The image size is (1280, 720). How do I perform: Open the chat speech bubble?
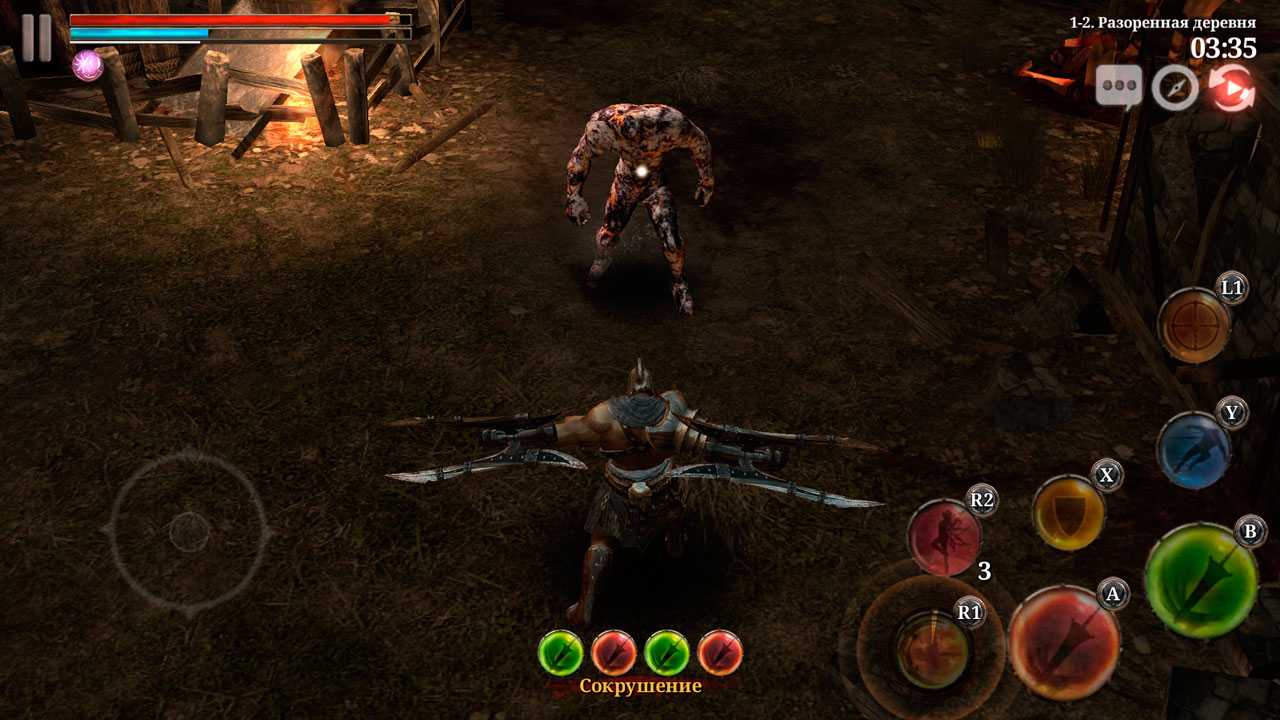(1118, 87)
